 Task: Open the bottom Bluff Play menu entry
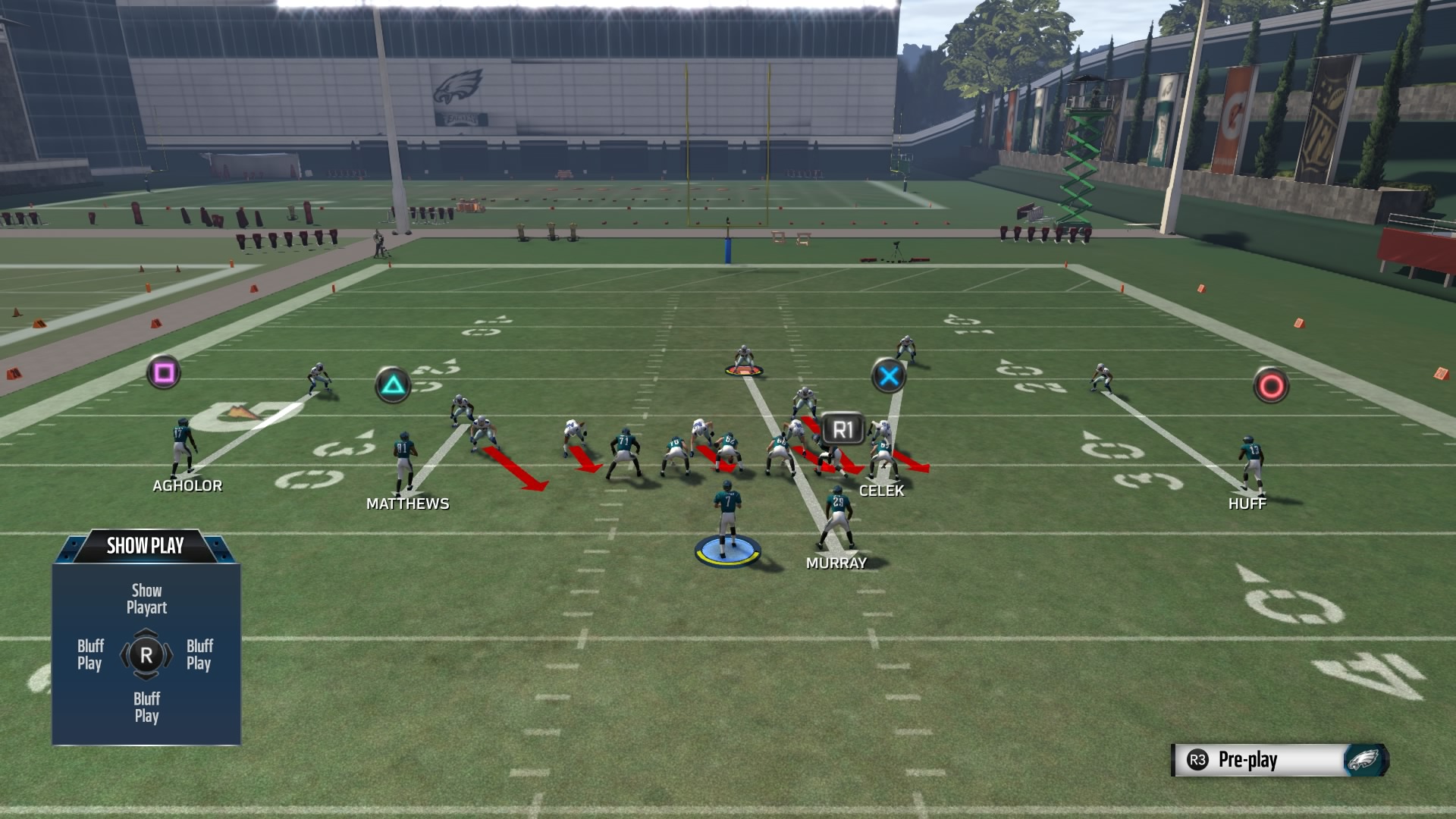tap(146, 707)
